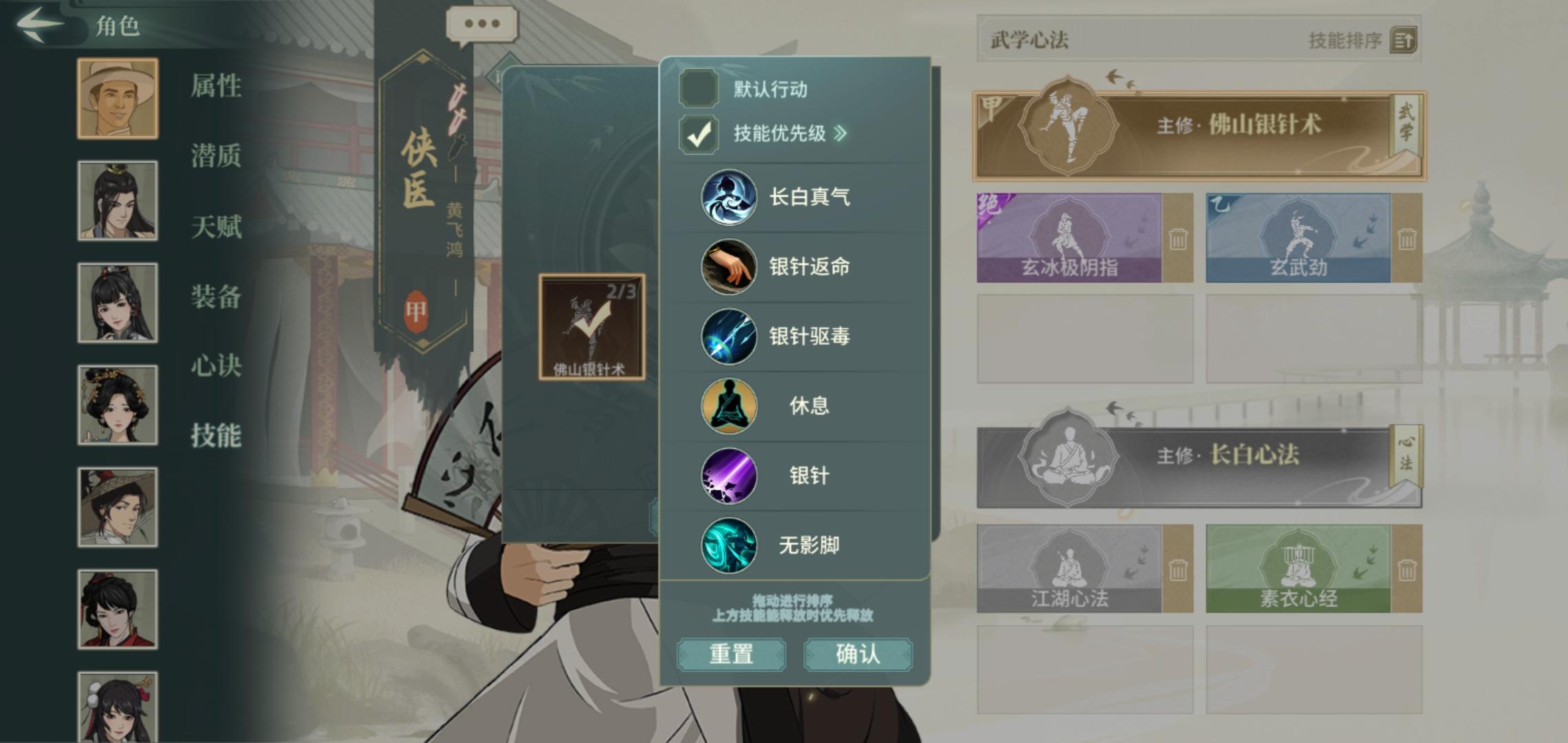Click the 银针 skill icon

point(728,475)
